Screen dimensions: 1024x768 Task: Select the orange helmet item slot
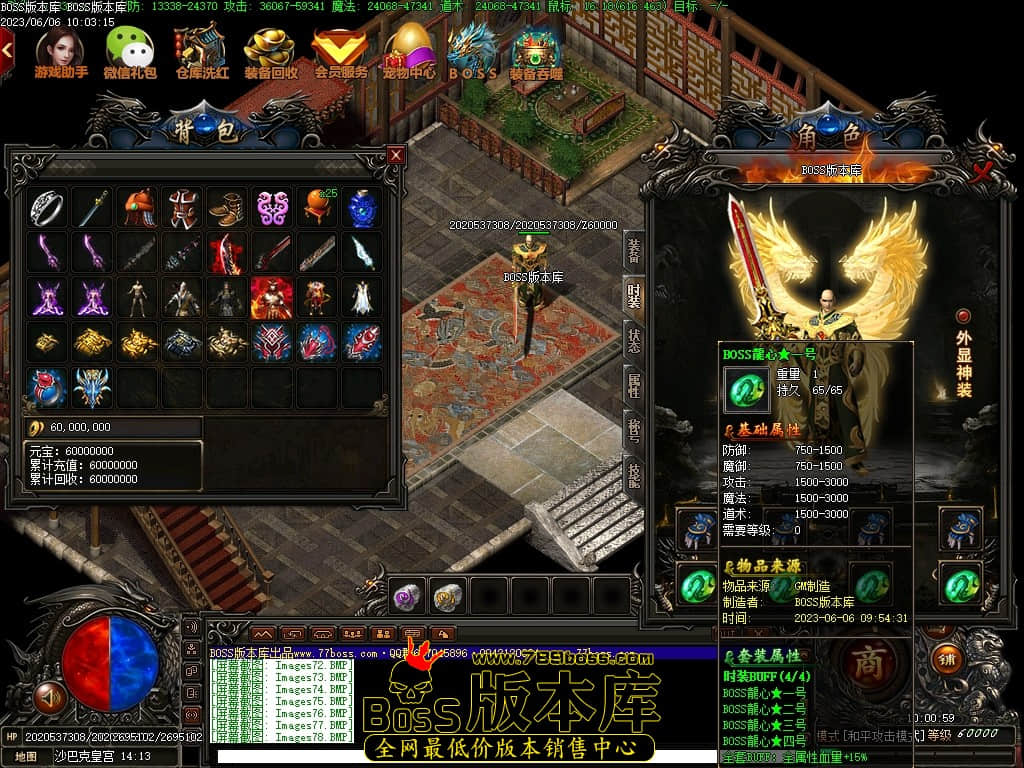(139, 208)
